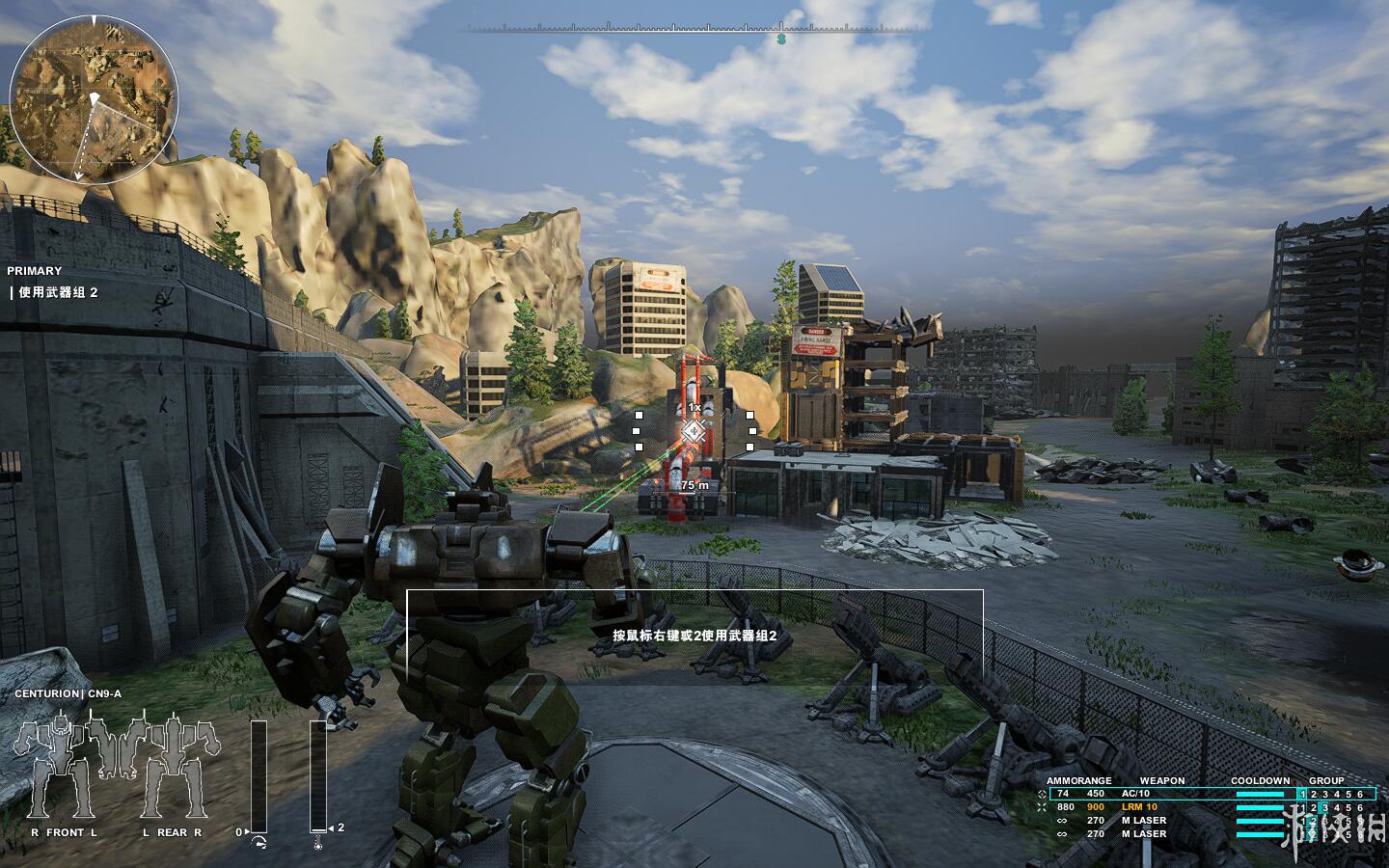Viewport: 1389px width, 868px height.
Task: Assign the AC/10 to group 6
Action: (1360, 794)
